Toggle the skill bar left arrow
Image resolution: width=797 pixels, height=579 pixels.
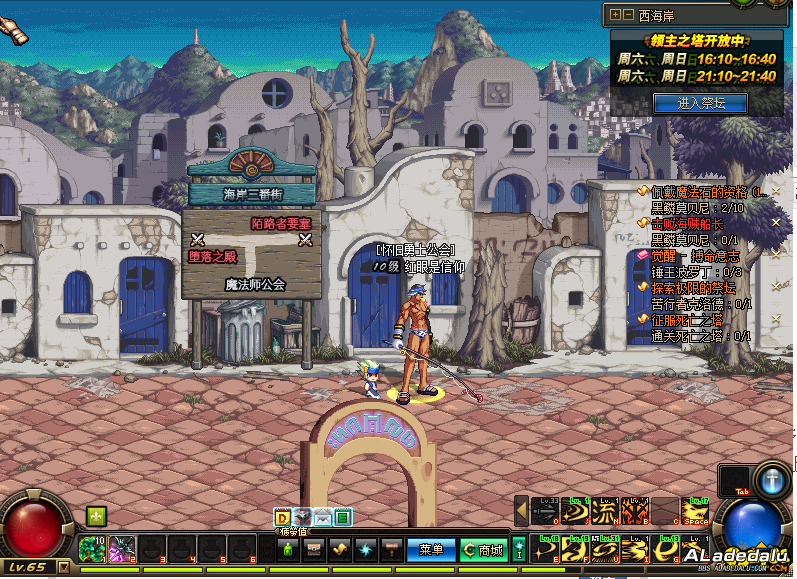[521, 510]
